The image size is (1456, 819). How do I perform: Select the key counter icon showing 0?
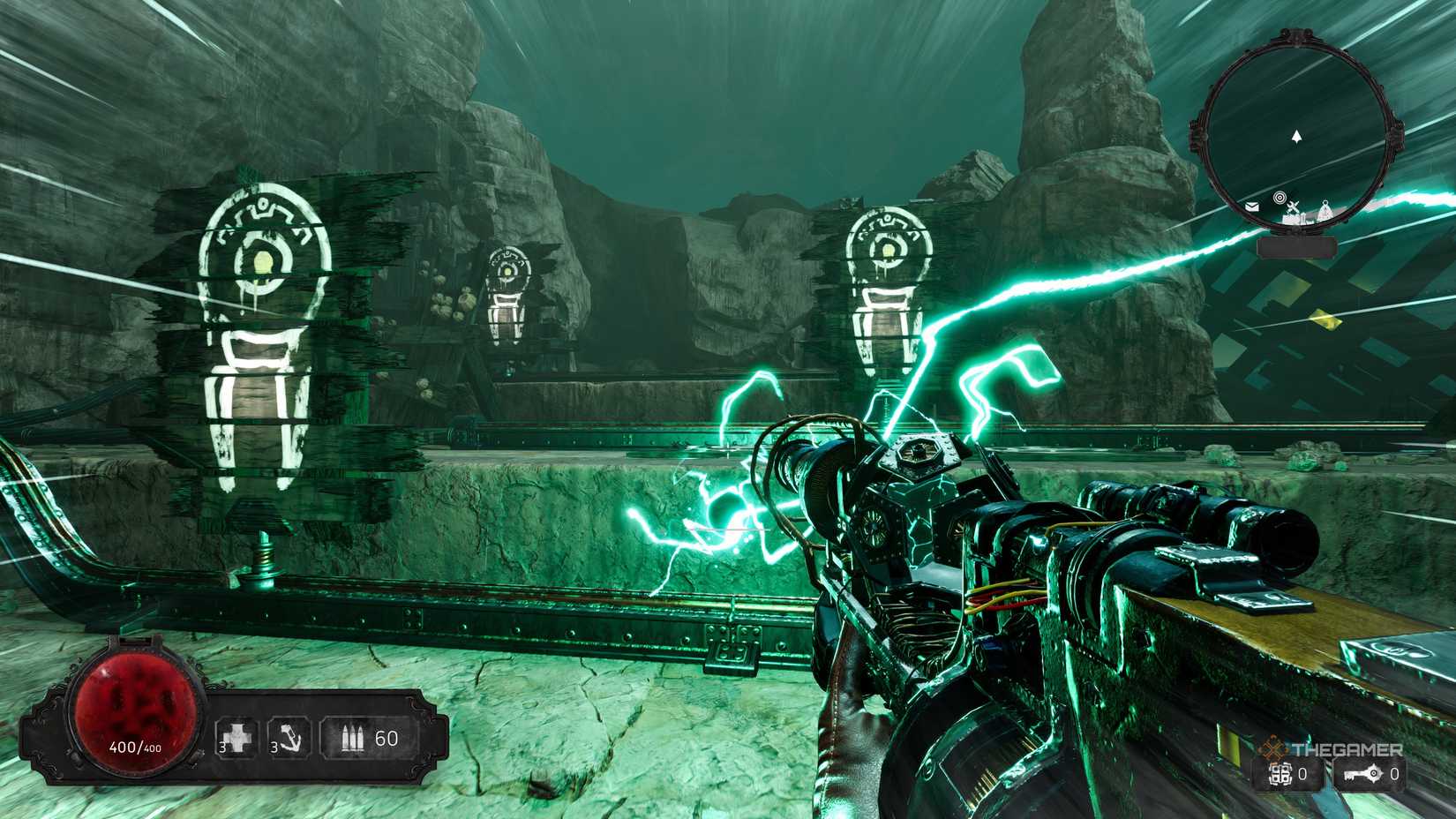pyautogui.click(x=1361, y=773)
